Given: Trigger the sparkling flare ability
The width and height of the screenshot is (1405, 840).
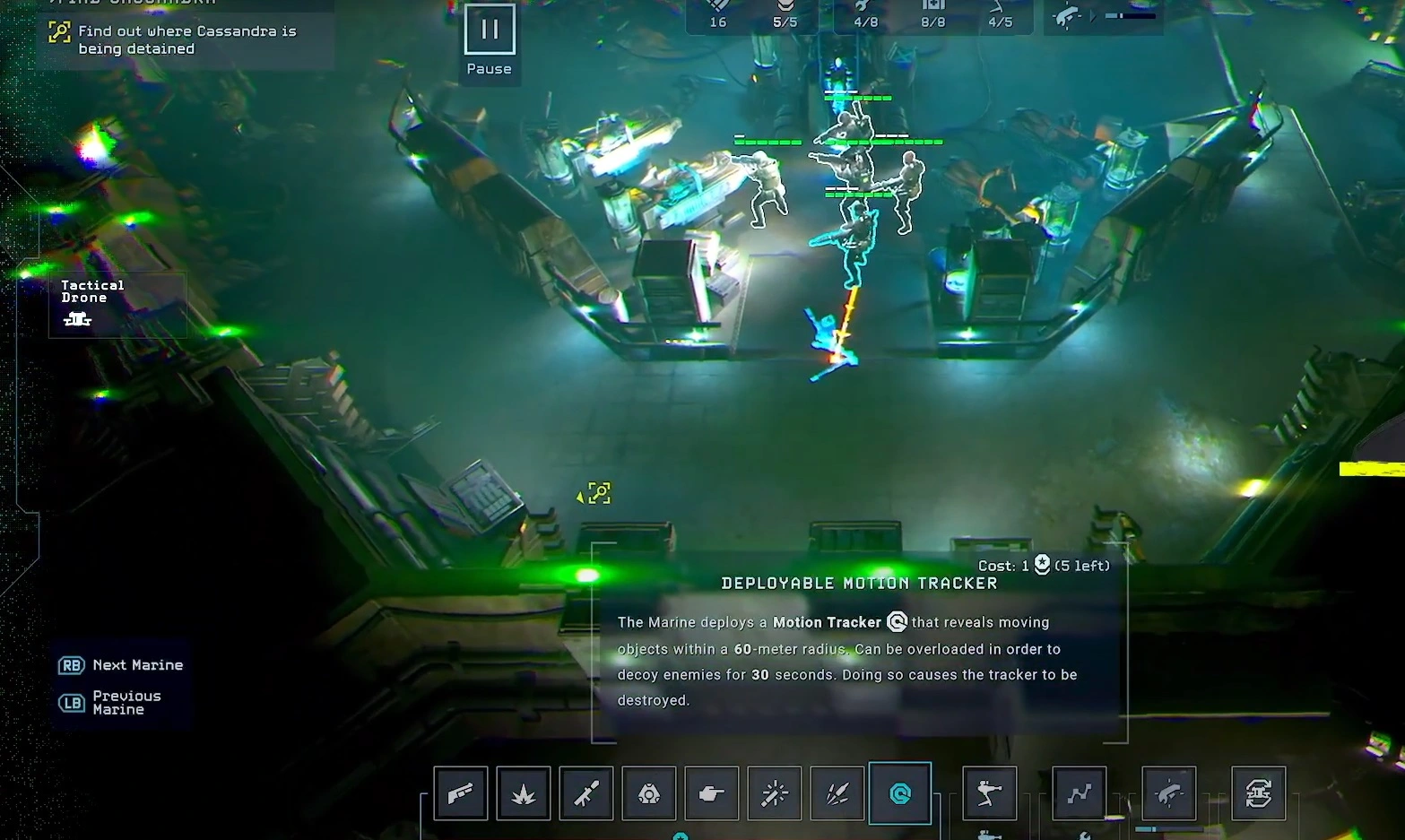Looking at the screenshot, I should 775,793.
